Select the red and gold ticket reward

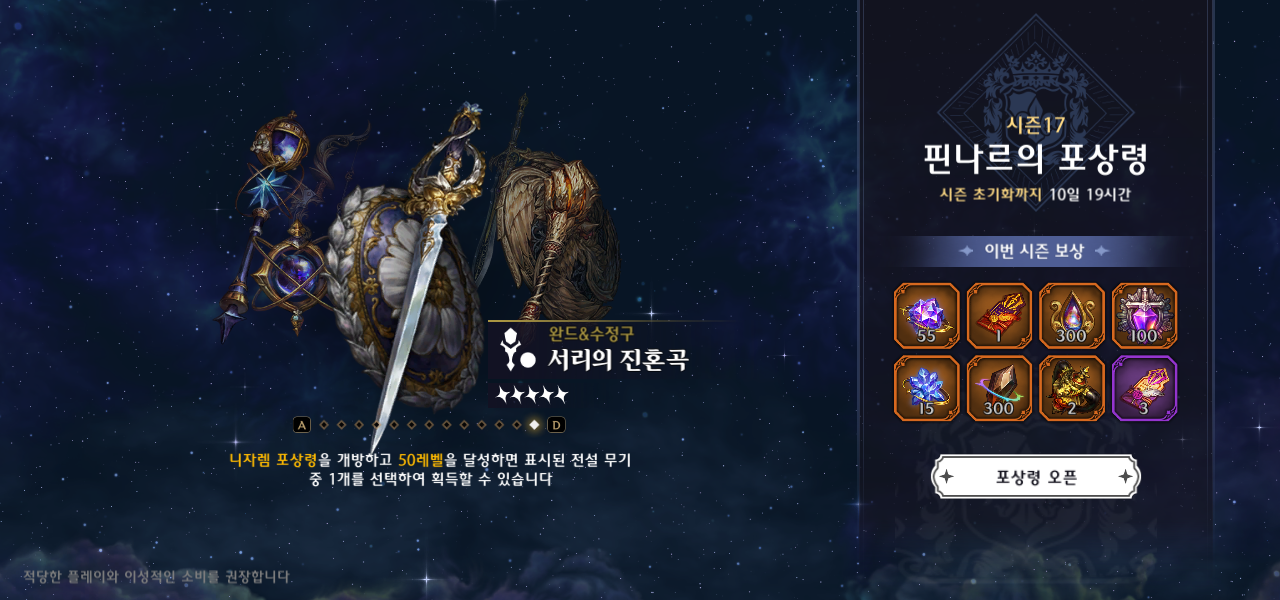click(999, 316)
